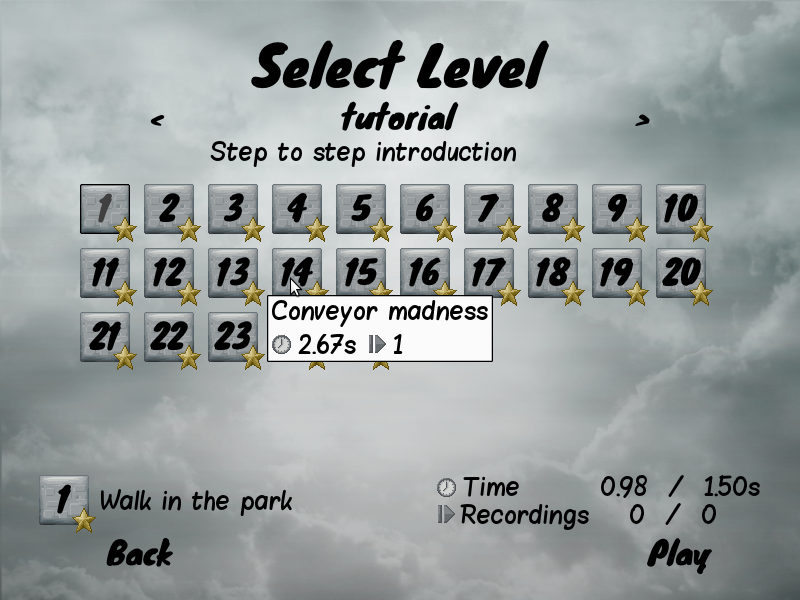Image resolution: width=800 pixels, height=600 pixels.
Task: Select level 23 tile
Action: [x=232, y=337]
